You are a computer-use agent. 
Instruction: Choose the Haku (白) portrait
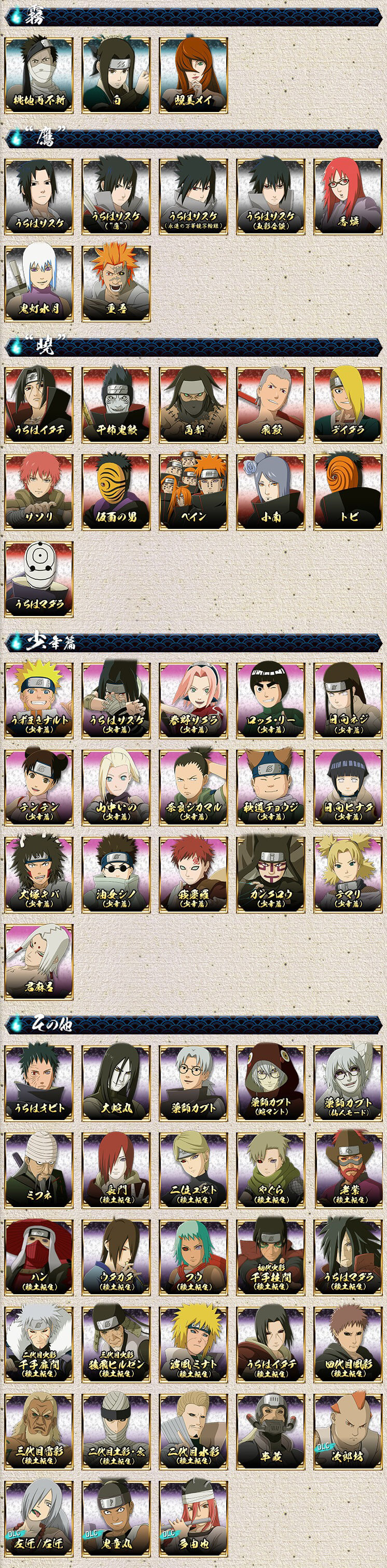point(116,76)
